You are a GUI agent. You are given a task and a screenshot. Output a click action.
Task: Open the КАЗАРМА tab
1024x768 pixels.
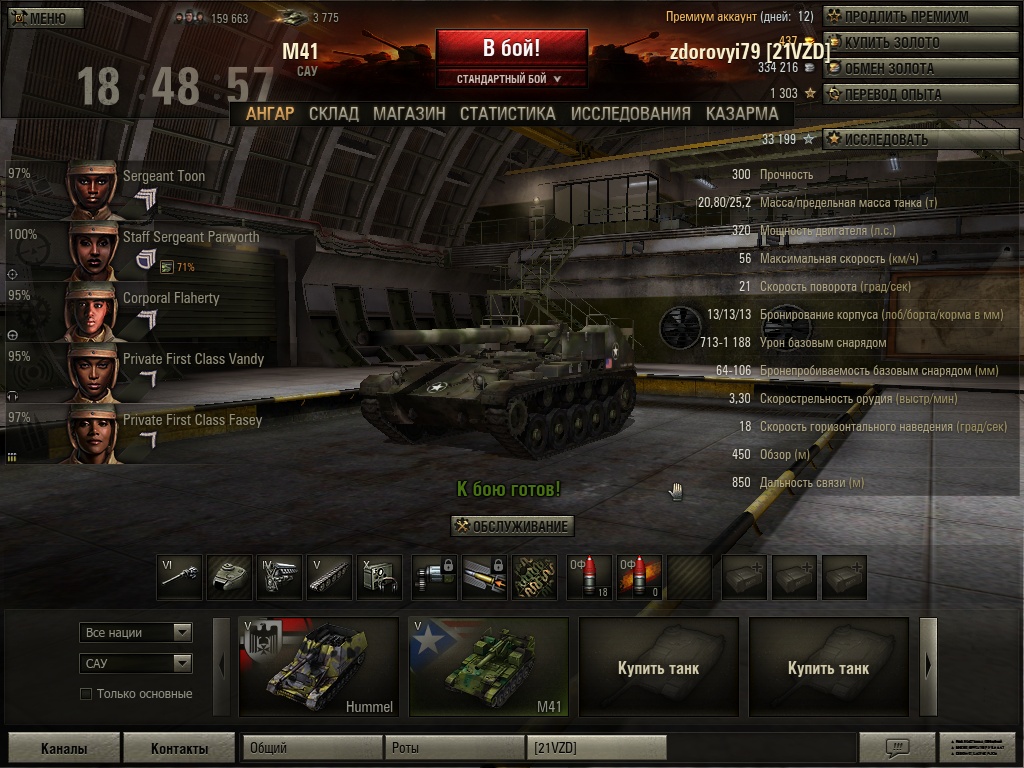(x=742, y=113)
